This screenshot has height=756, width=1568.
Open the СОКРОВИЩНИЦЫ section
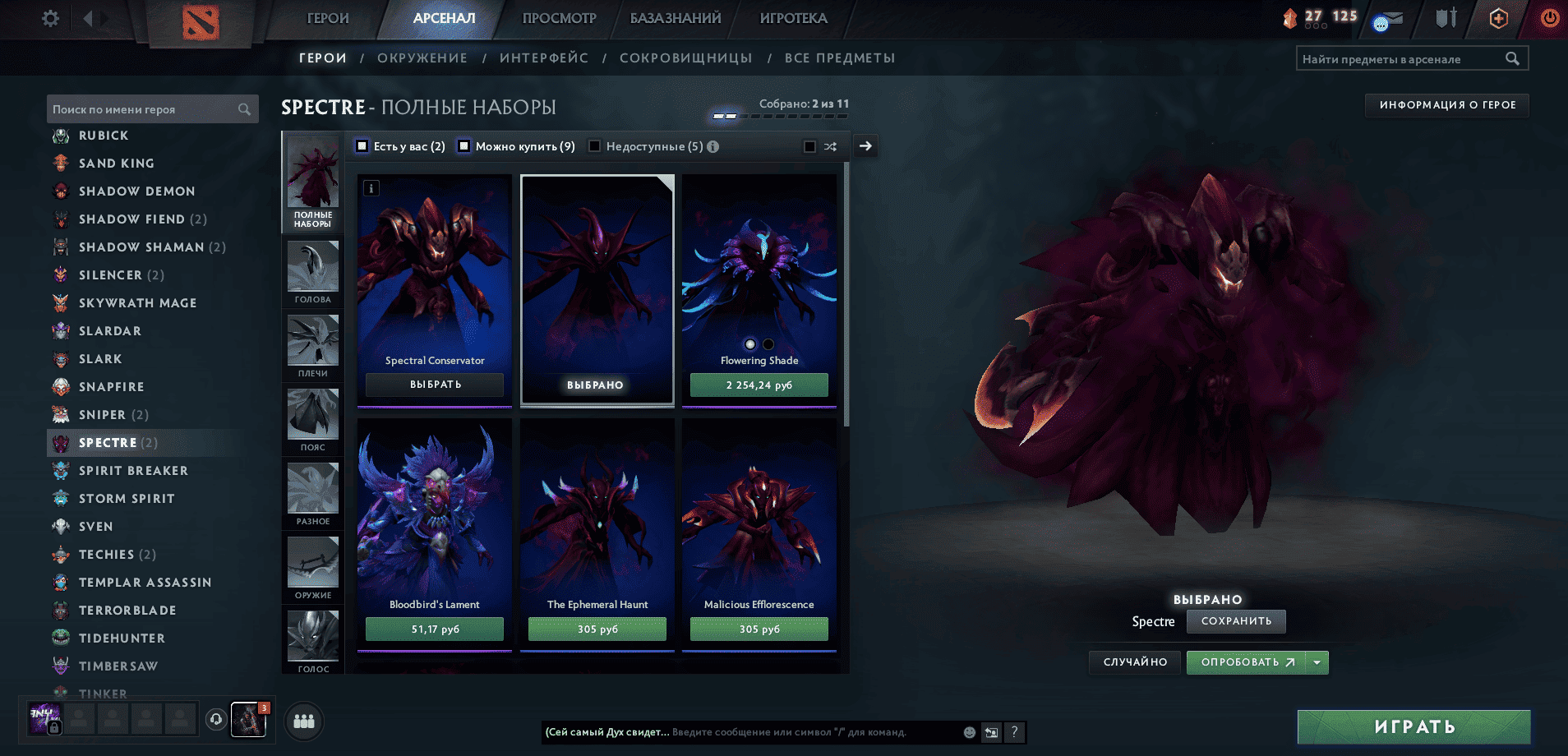687,58
